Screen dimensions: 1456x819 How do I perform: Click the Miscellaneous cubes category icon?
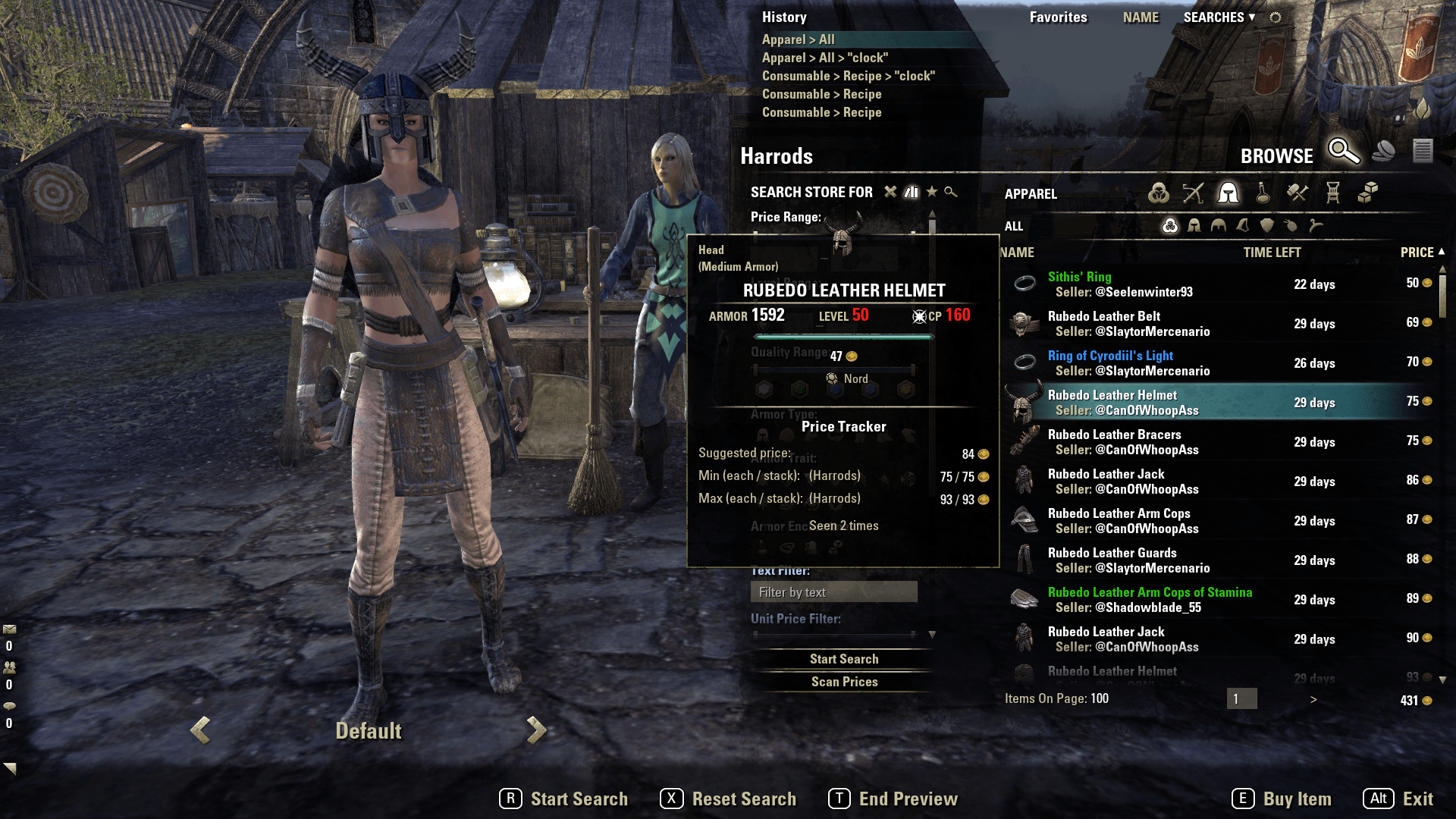coord(1369,193)
